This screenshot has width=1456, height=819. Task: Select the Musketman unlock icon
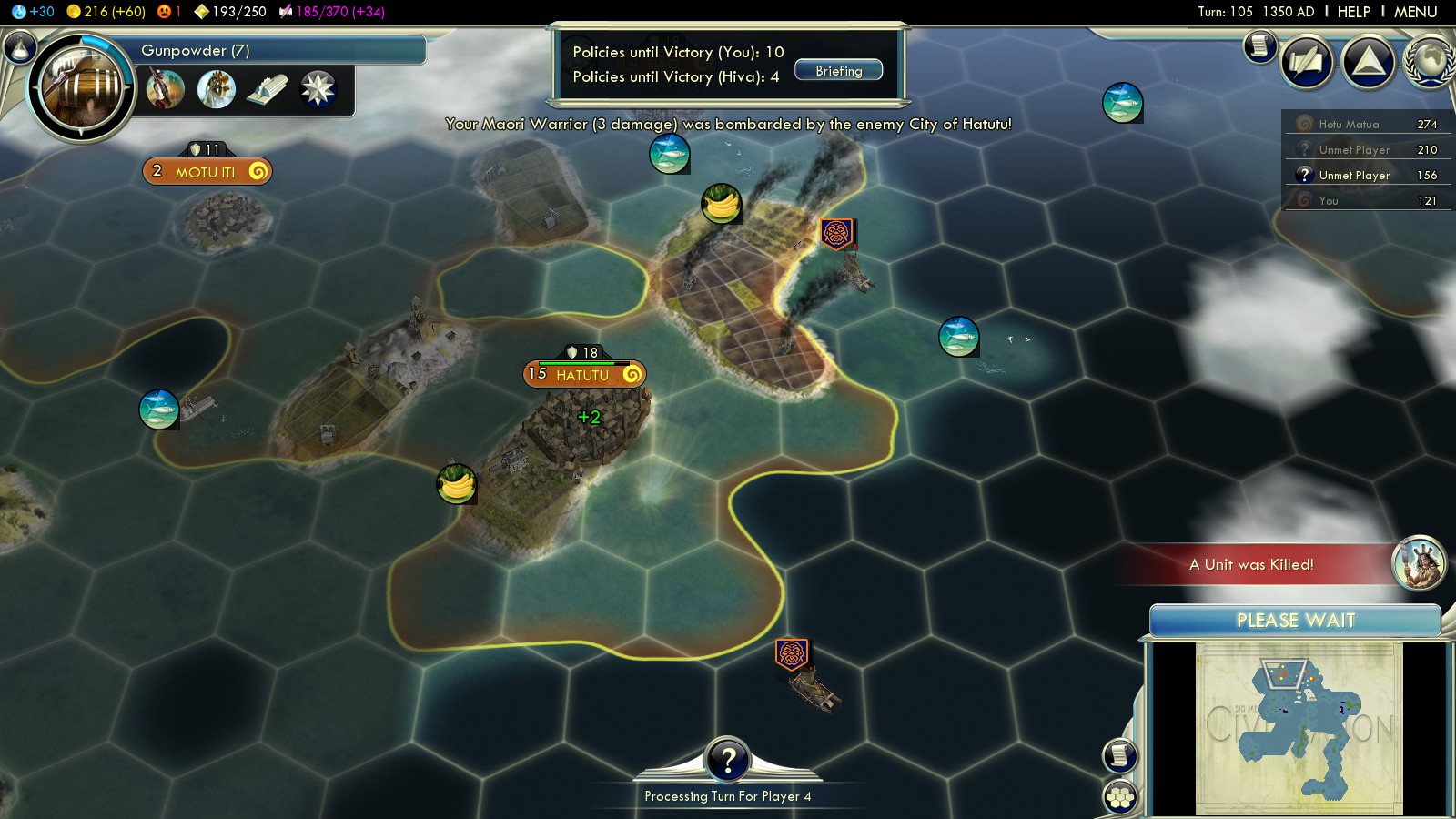click(166, 90)
